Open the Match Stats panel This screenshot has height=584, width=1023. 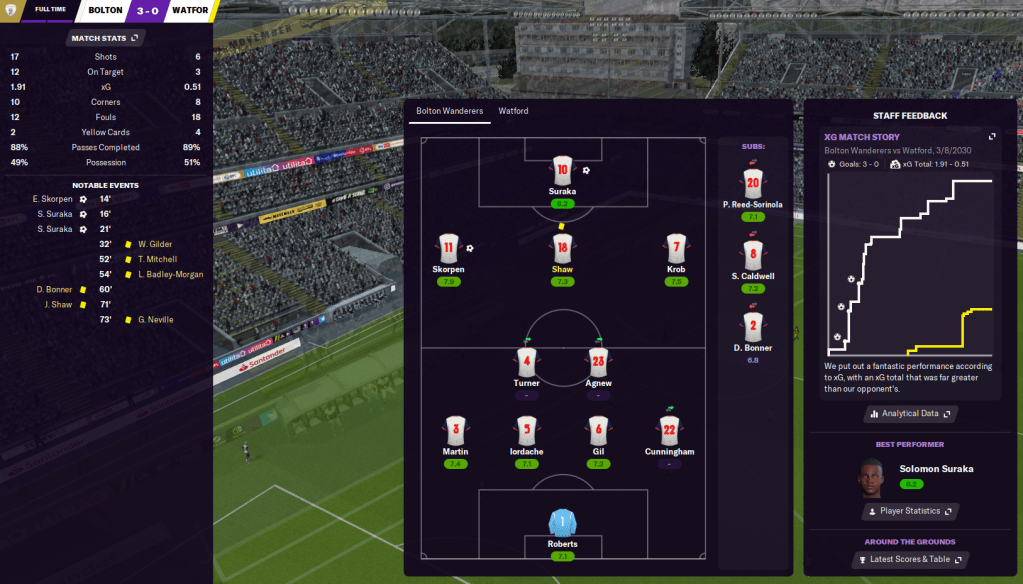[x=106, y=38]
